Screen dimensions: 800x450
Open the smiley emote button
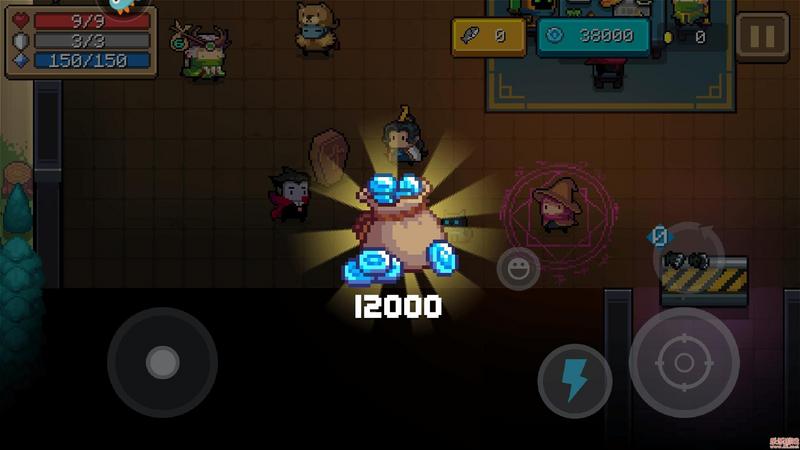518,268
